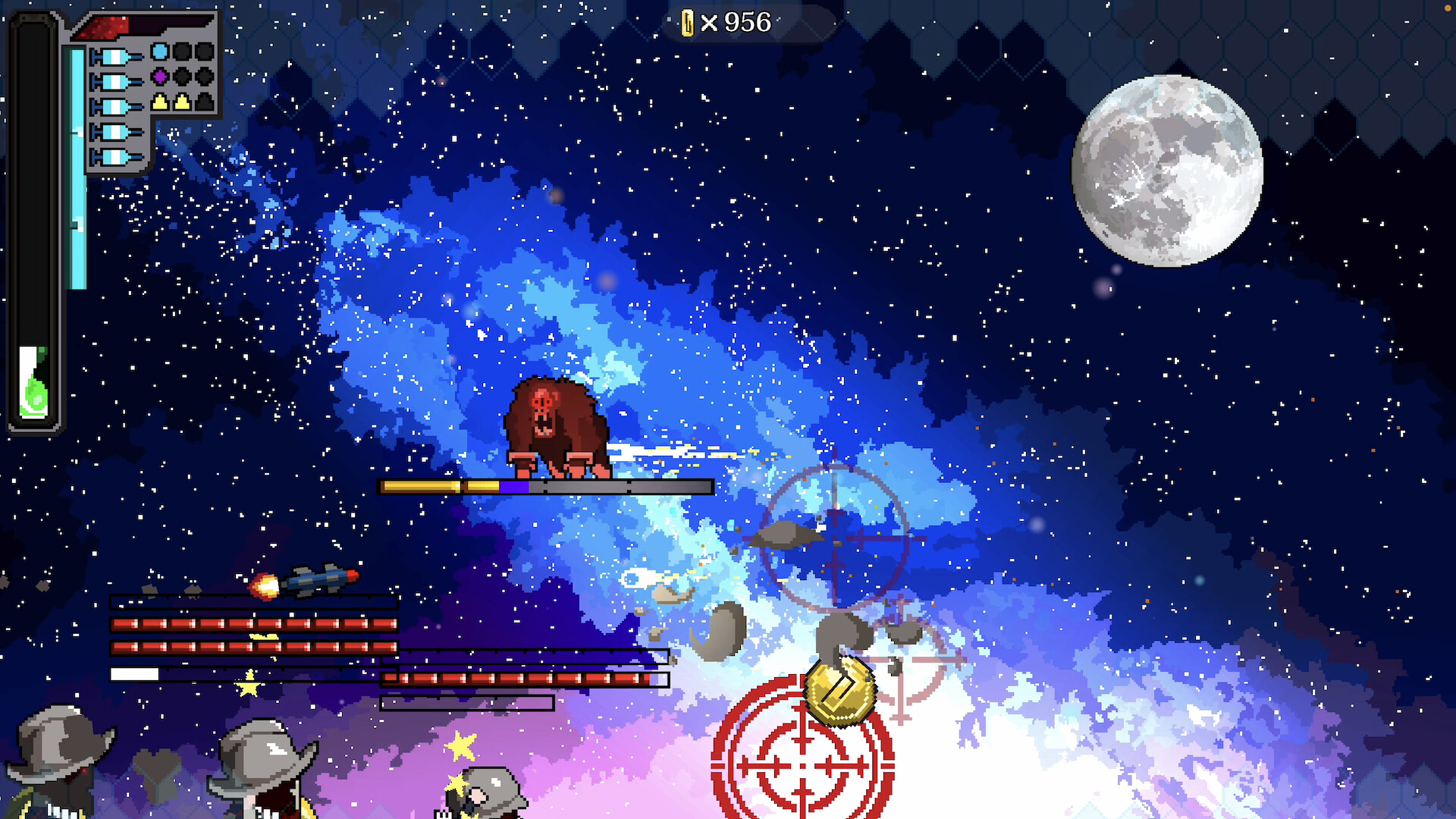The image size is (1456, 819).
Task: Click the spinning gold coin near the crosshair
Action: pyautogui.click(x=839, y=690)
